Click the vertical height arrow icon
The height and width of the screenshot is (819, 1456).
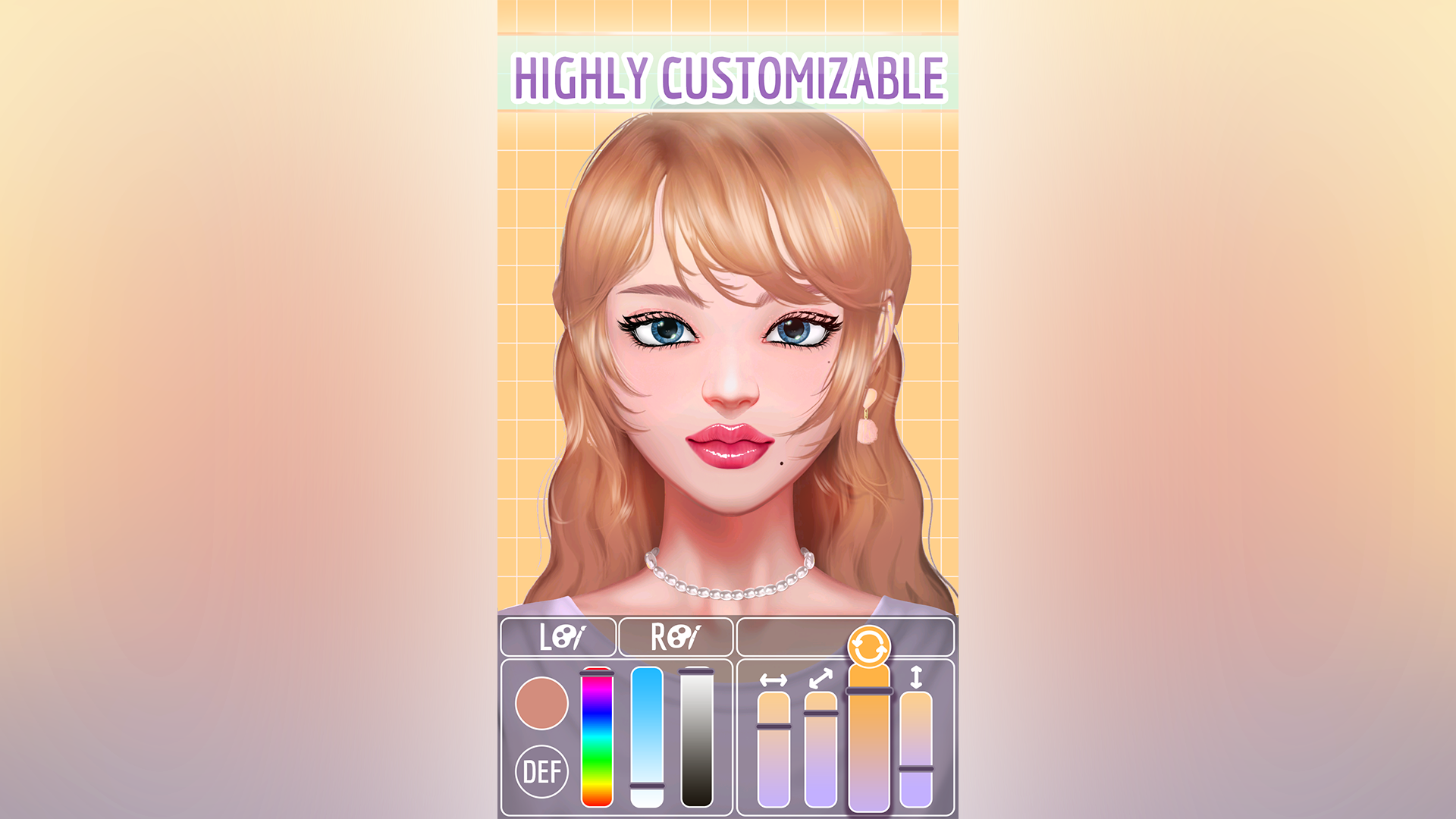coord(916,677)
